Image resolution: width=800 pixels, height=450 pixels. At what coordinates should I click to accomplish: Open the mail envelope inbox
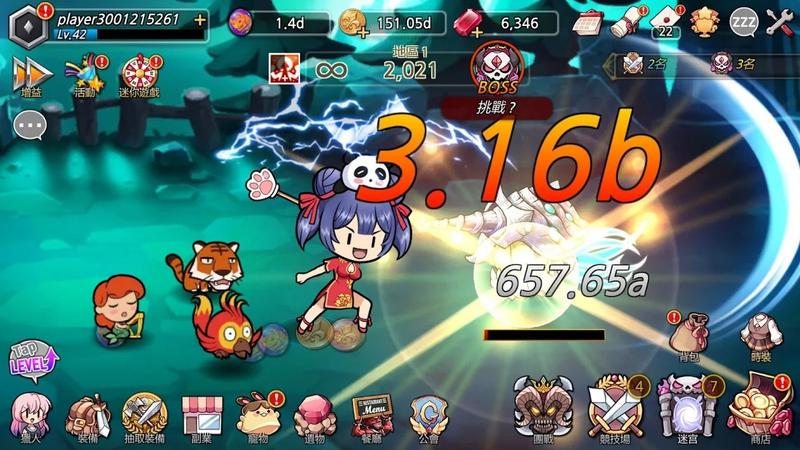click(663, 20)
